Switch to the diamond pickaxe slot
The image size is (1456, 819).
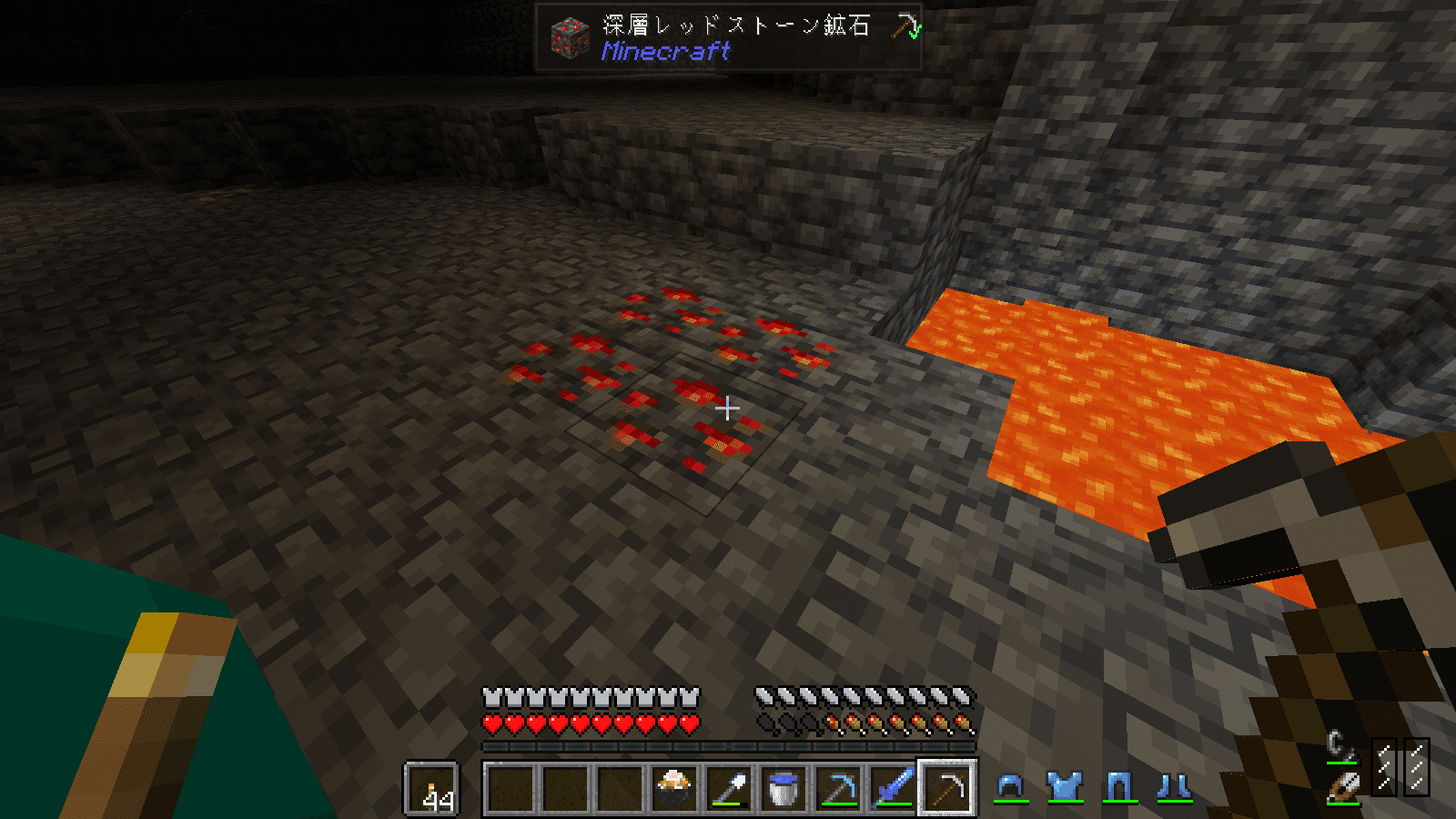tap(838, 788)
